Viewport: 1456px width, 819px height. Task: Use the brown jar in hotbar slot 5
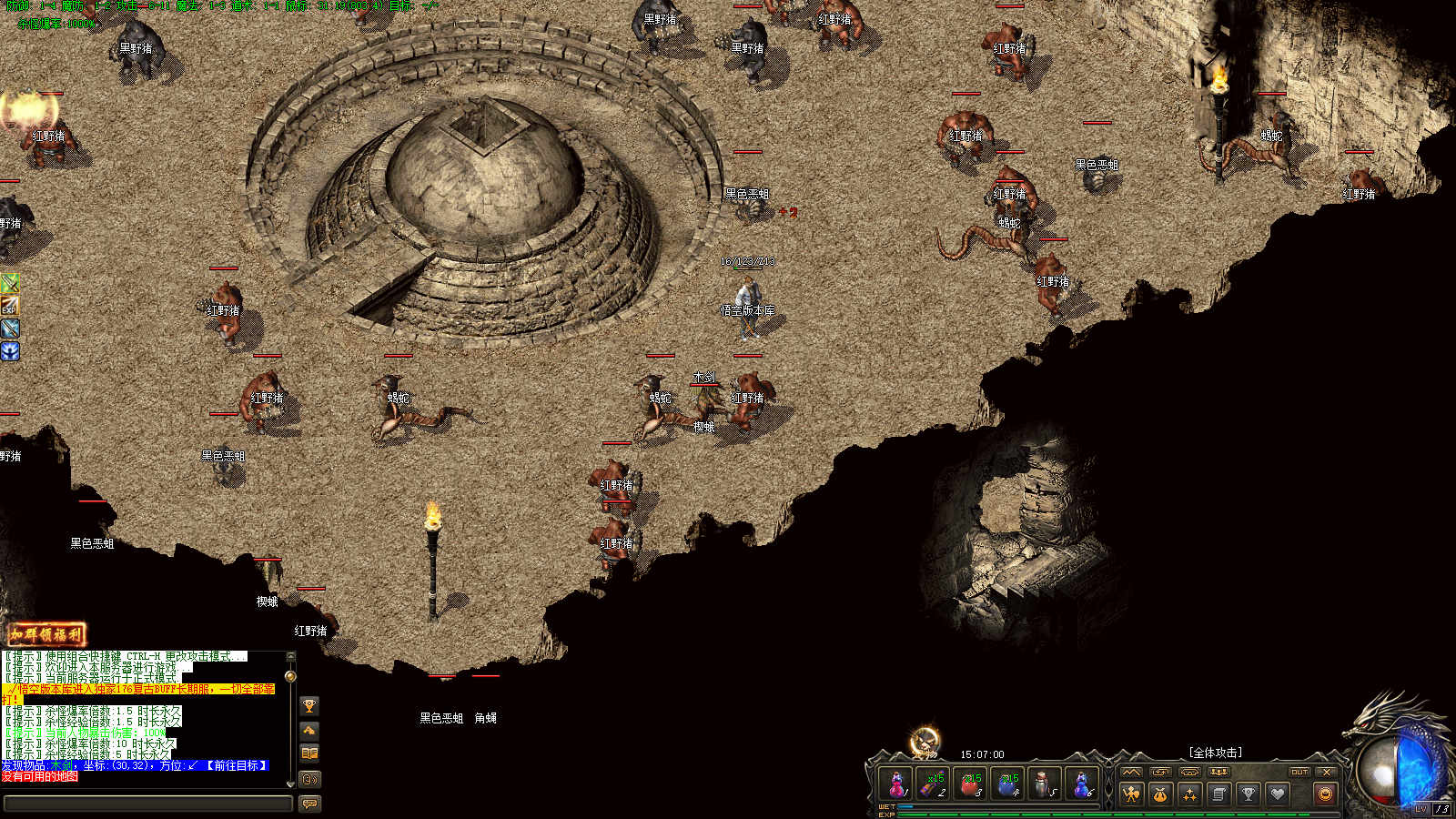[x=1045, y=784]
